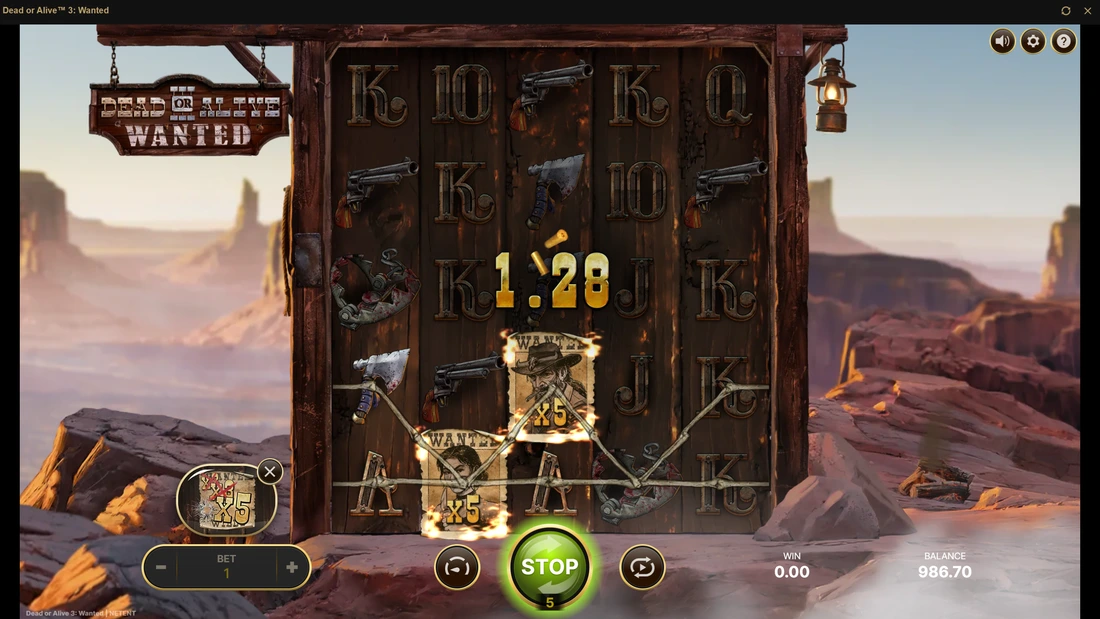This screenshot has height=619, width=1100.
Task: Mute the game sound
Action: pos(1002,41)
